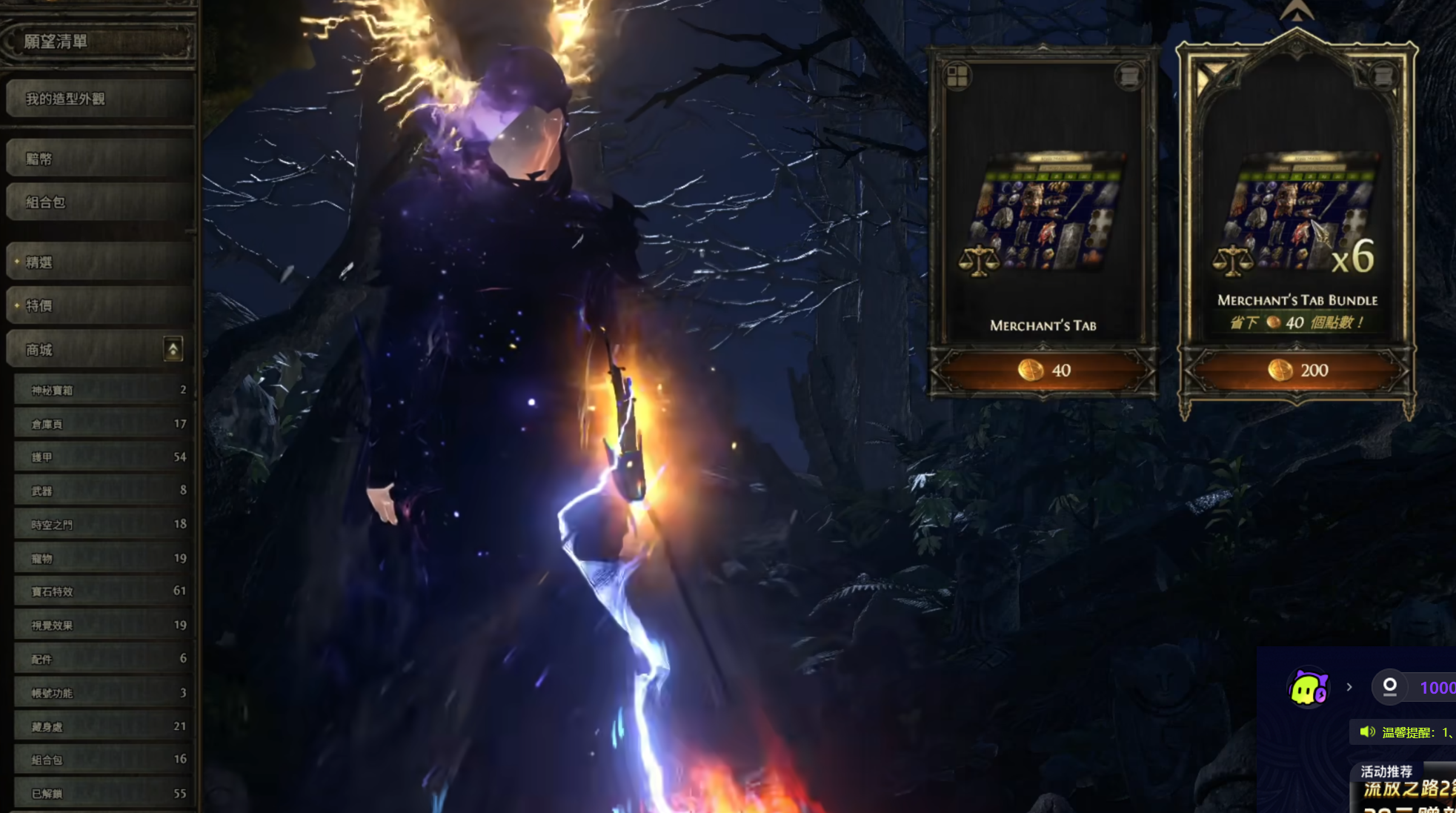1456x813 pixels.
Task: Choose the 帳號功能 account features category
Action: click(102, 693)
